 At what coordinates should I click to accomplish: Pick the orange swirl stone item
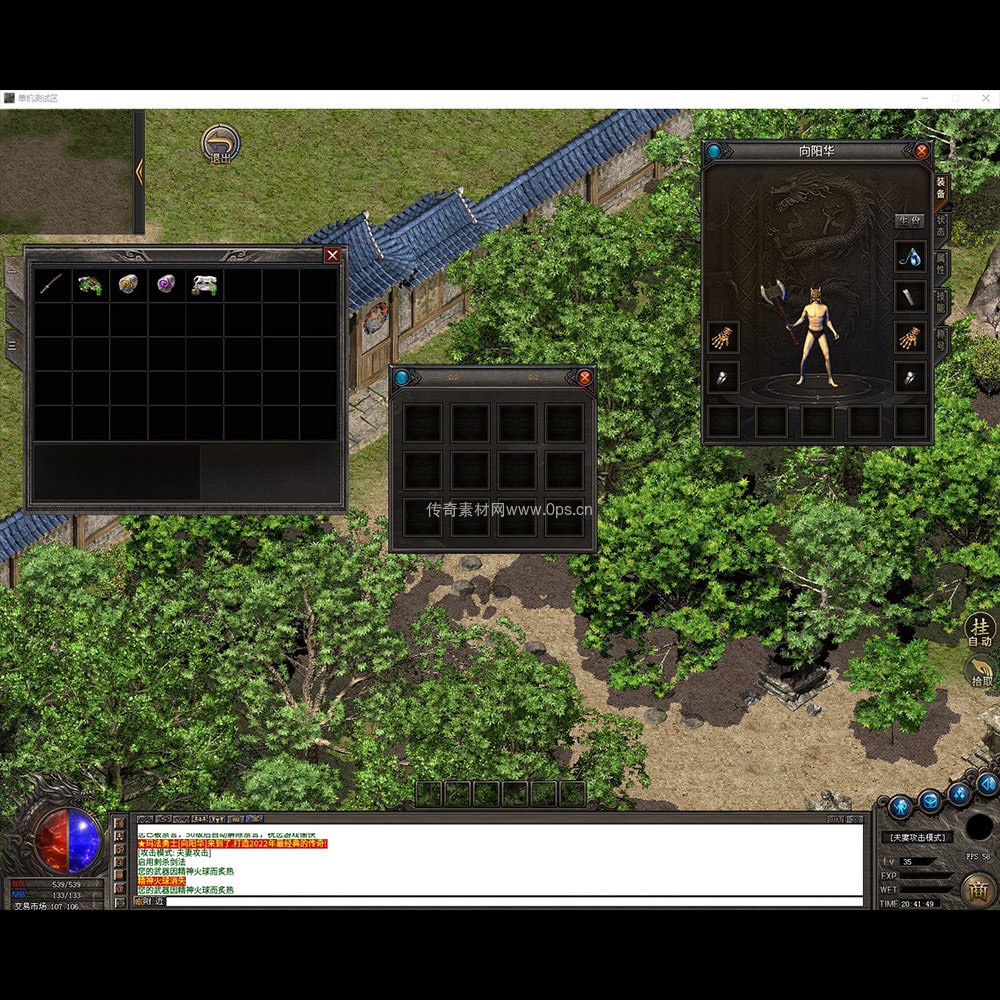coord(128,285)
